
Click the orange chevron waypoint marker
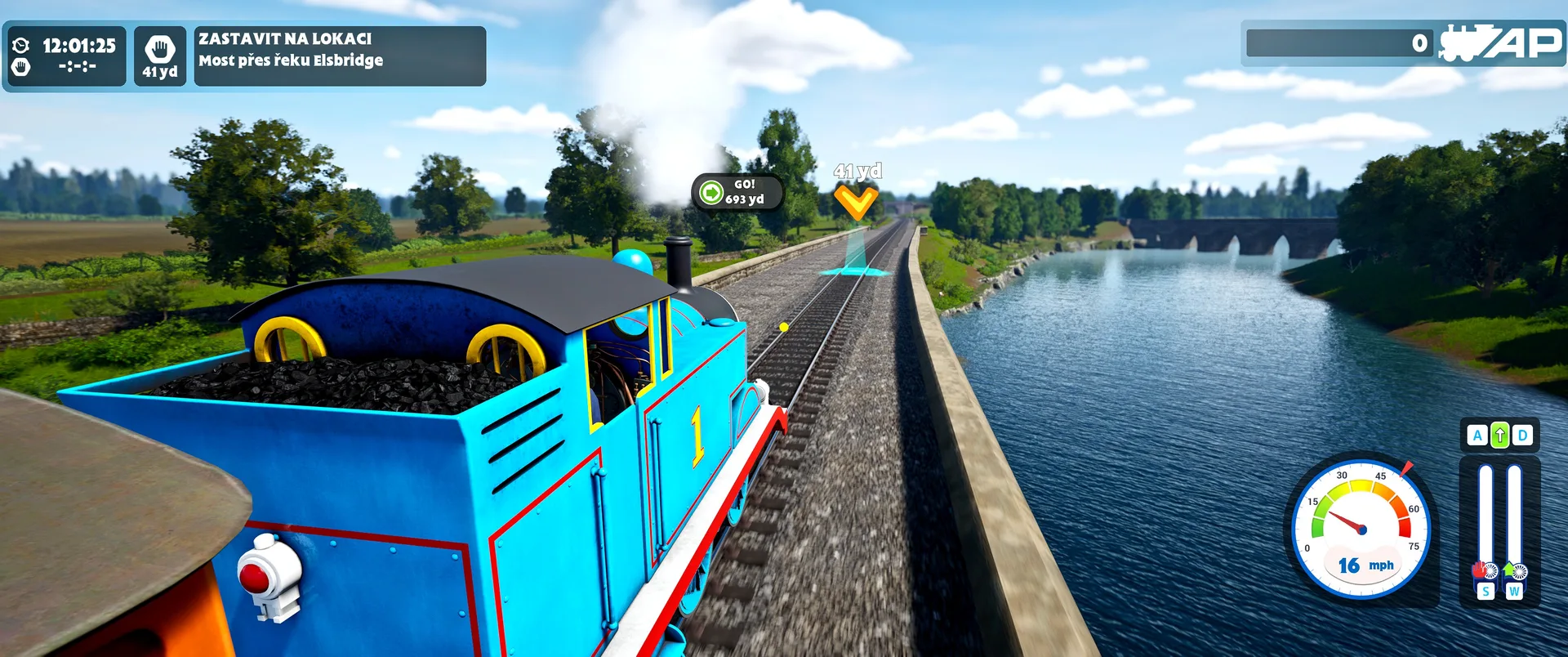[855, 203]
